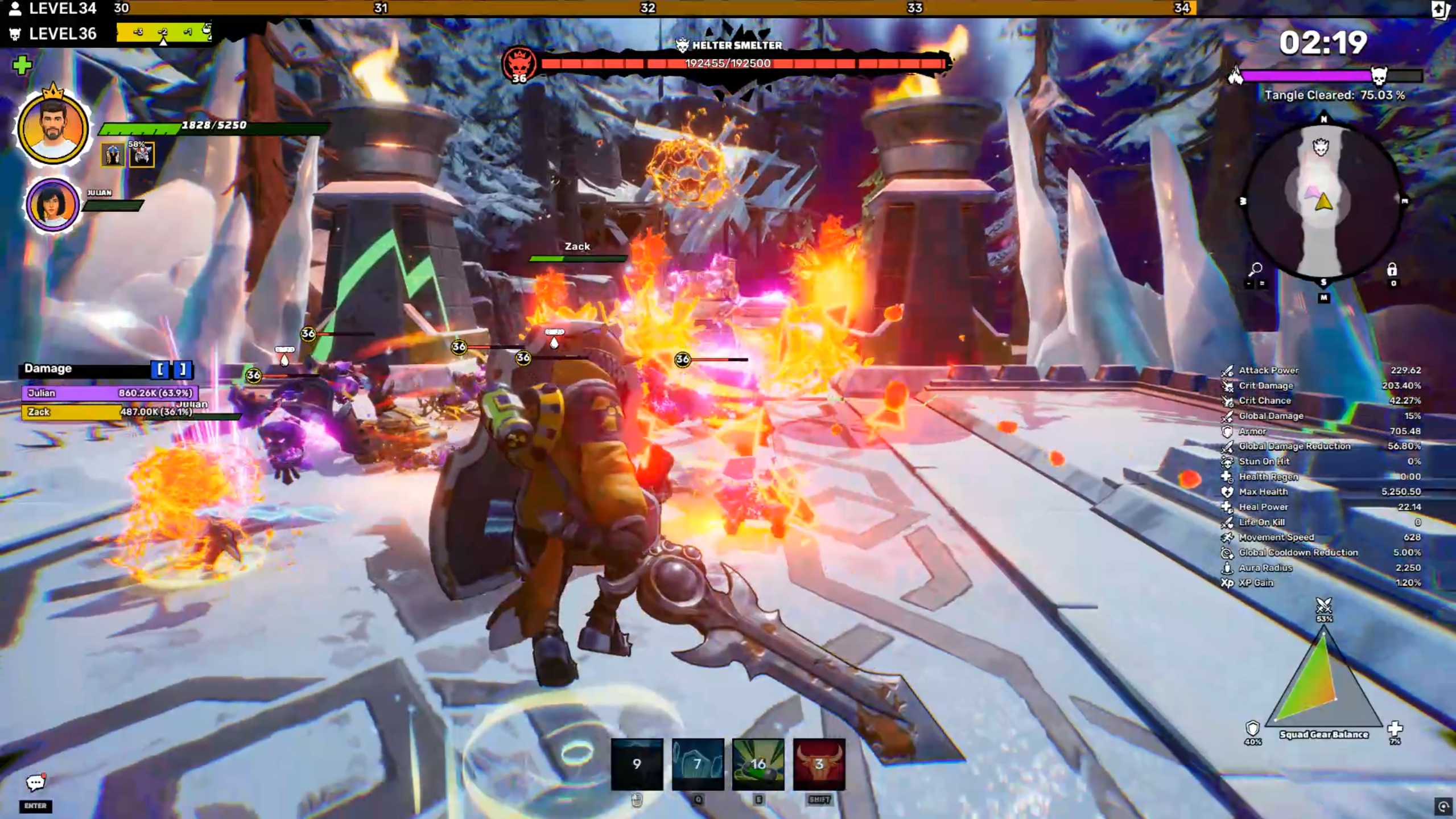The height and width of the screenshot is (819, 1456).
Task: Trigger the green grenade ability
Action: tap(758, 764)
